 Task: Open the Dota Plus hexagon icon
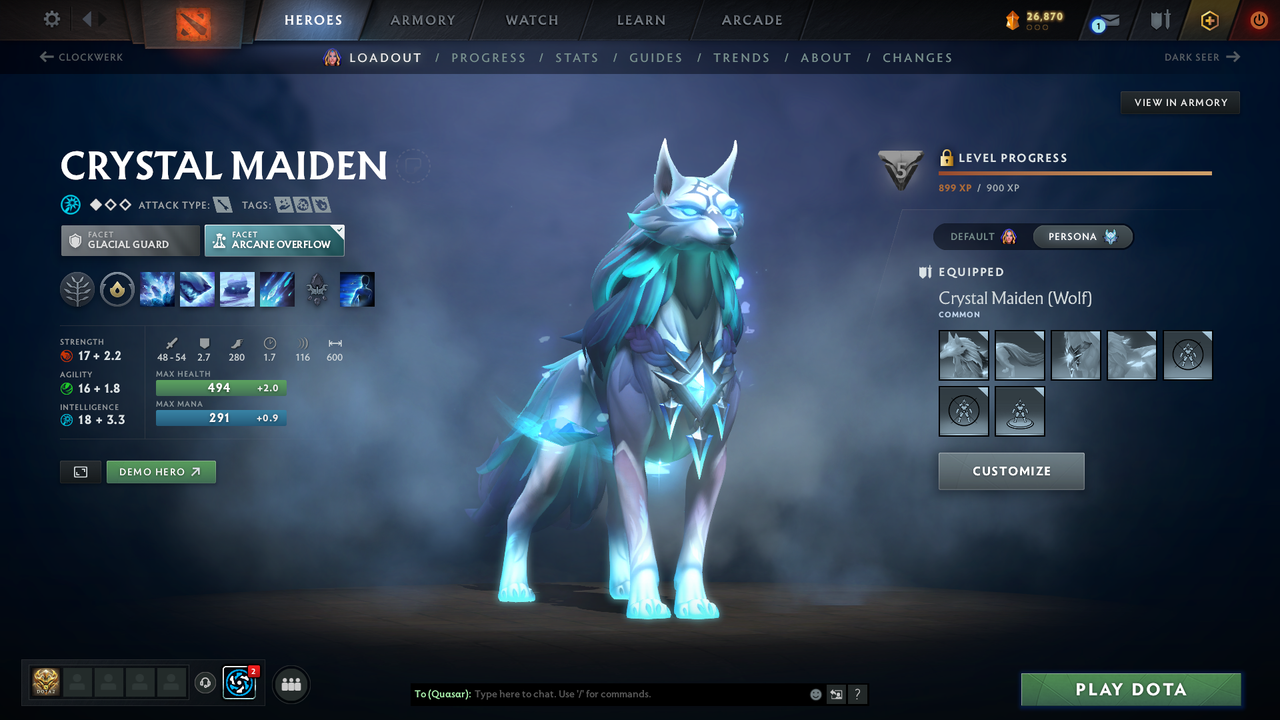pos(1209,20)
